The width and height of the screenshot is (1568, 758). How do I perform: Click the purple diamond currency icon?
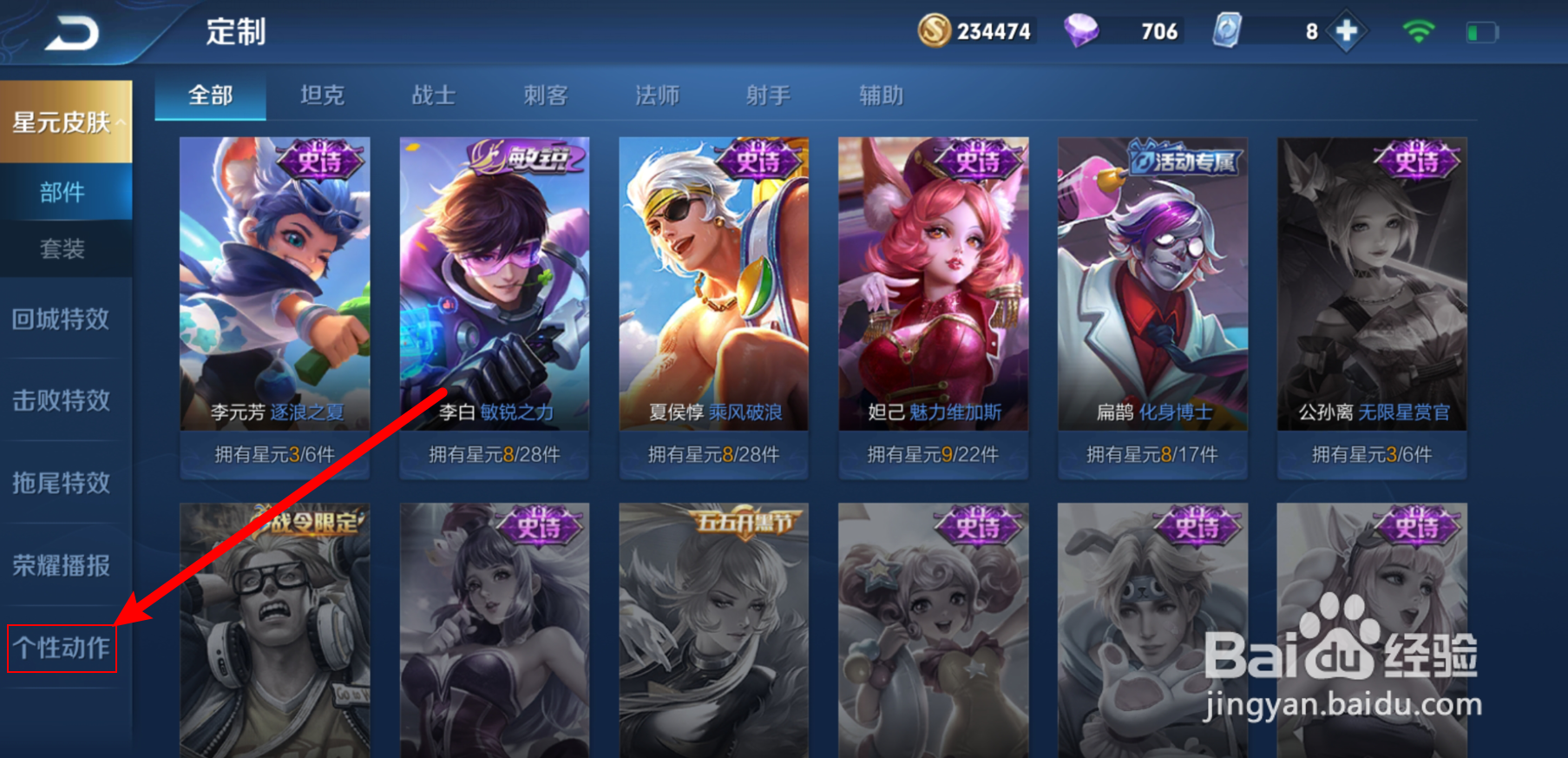coord(1079,31)
